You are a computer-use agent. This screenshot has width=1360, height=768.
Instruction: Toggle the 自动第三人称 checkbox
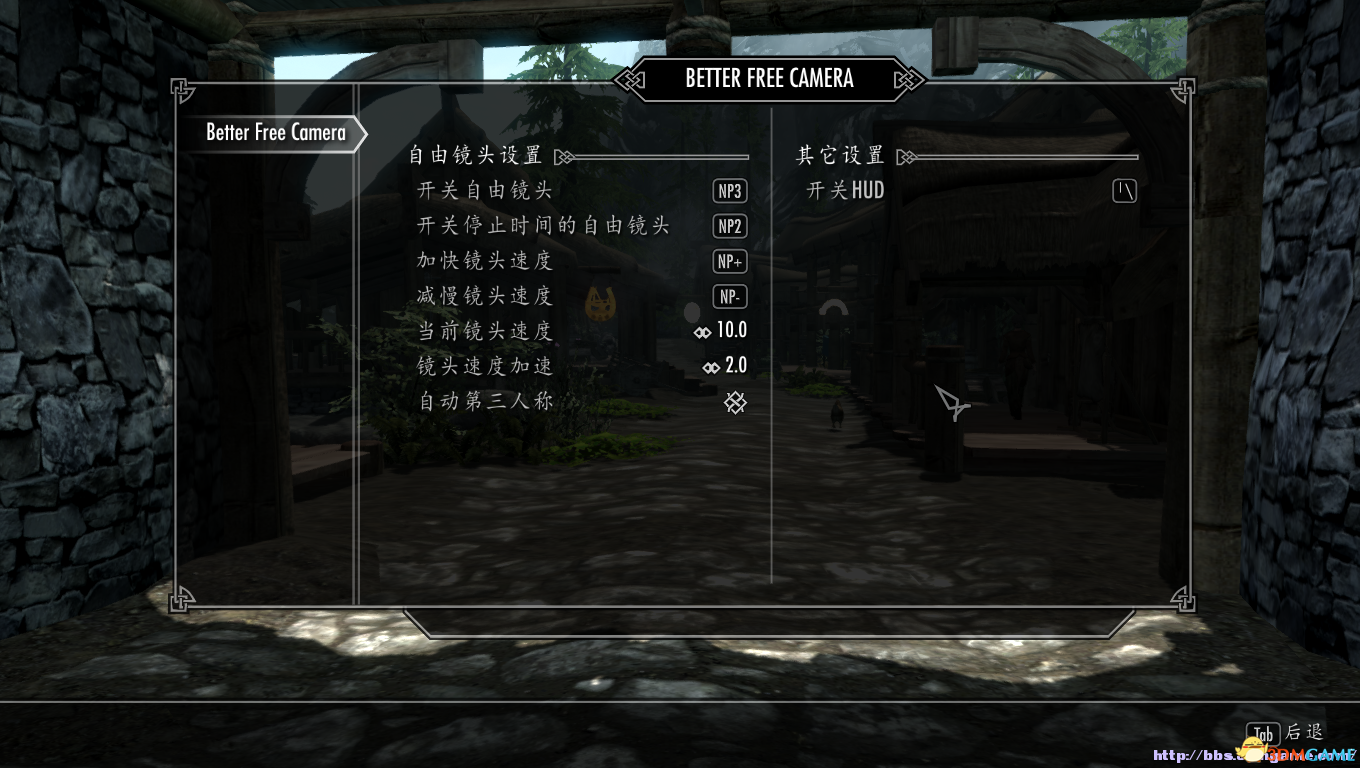tap(735, 402)
